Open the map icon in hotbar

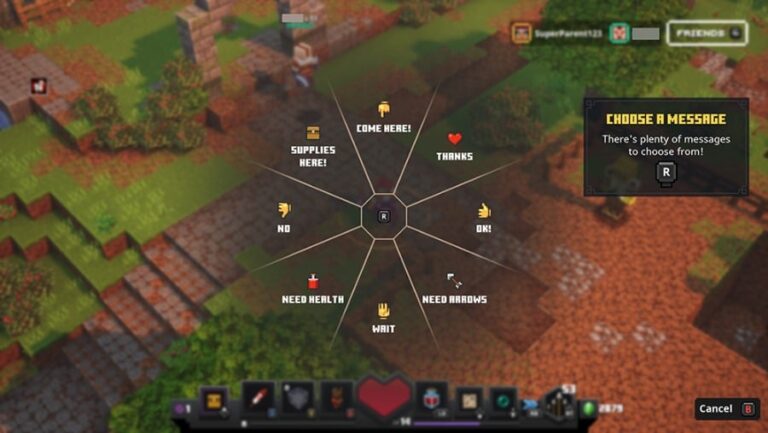pos(468,401)
